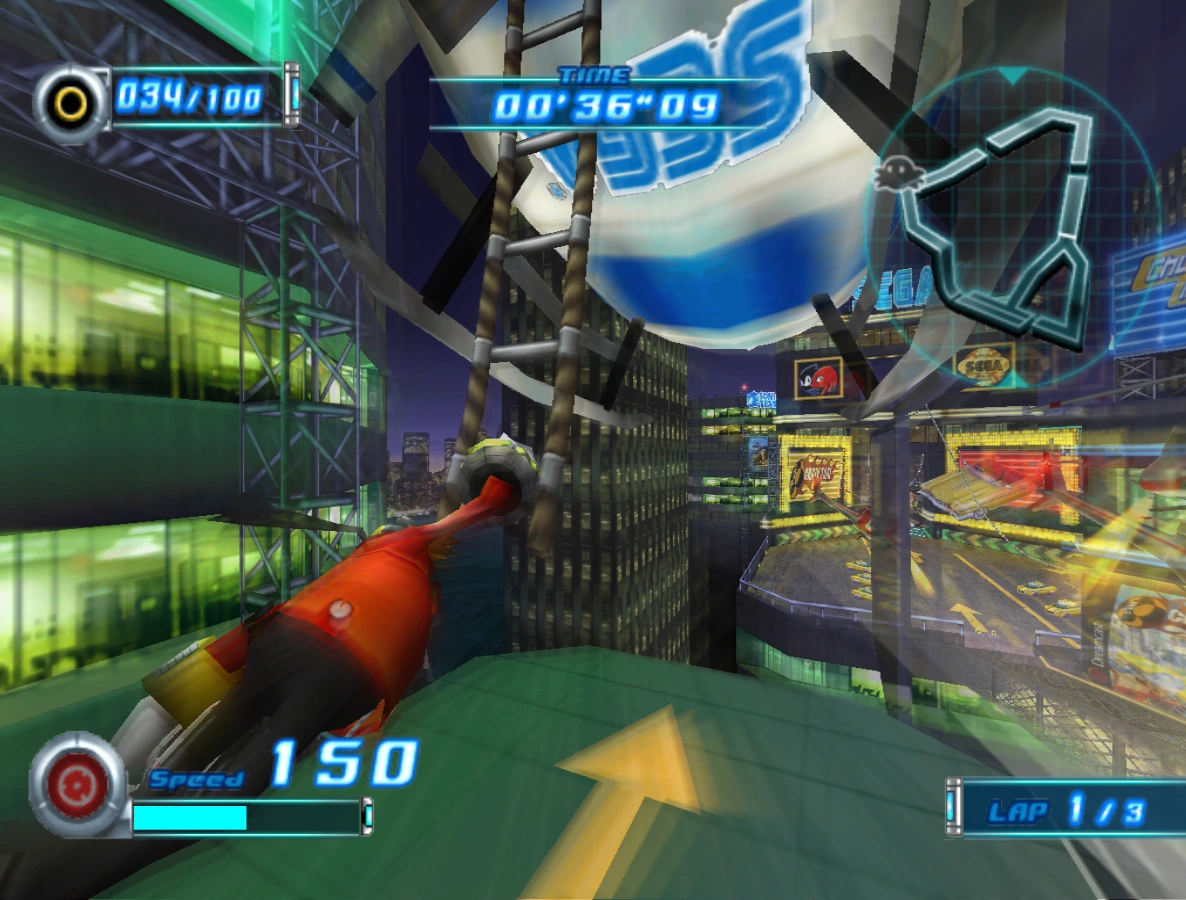The width and height of the screenshot is (1186, 900).
Task: Click the gold ring counter icon
Action: 71,102
